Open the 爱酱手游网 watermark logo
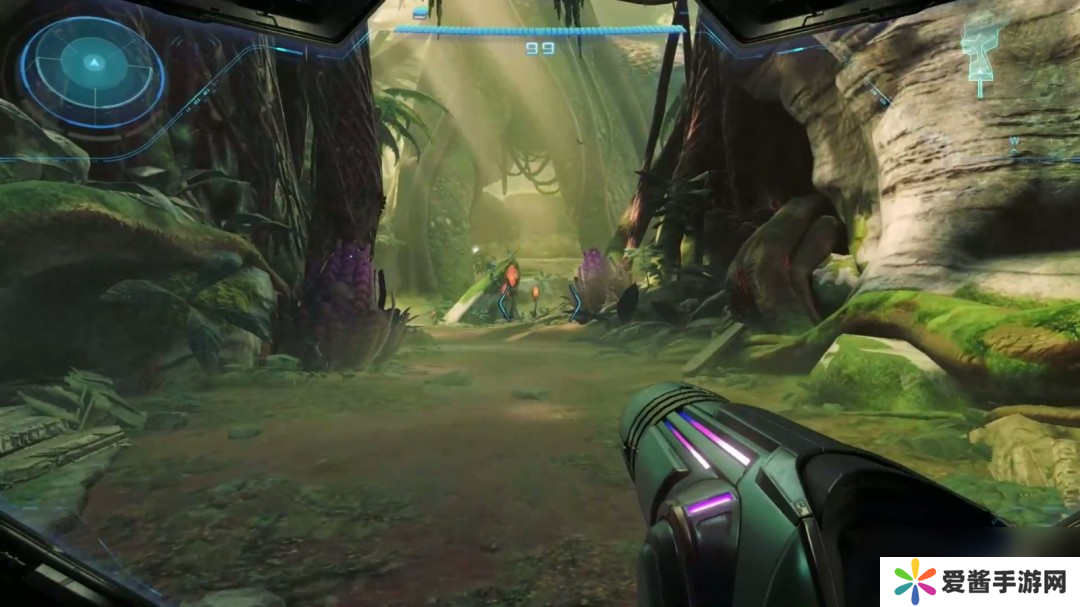1080x607 pixels. (x=979, y=581)
